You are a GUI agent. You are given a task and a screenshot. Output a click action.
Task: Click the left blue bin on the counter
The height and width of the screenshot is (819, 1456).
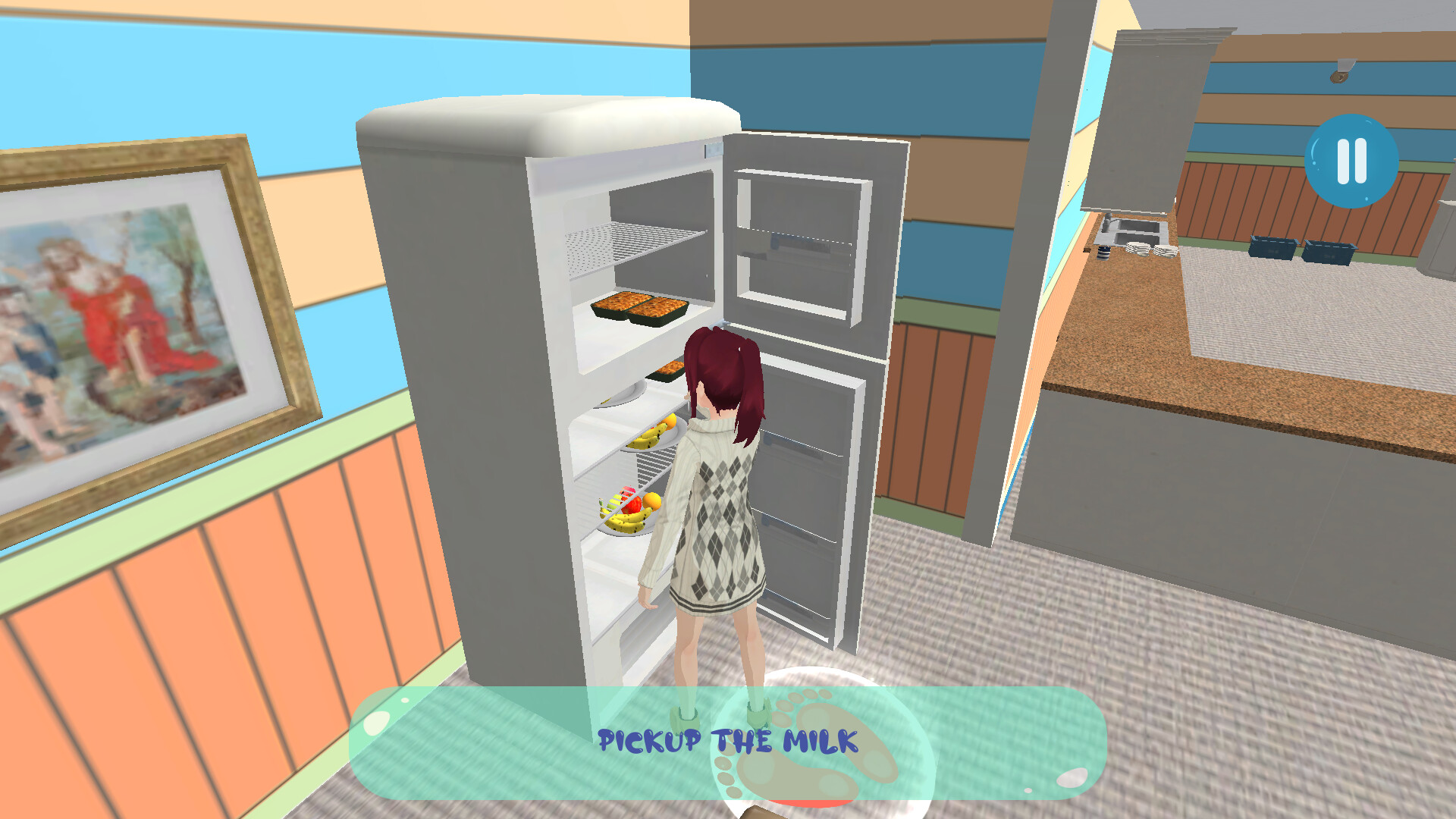point(1272,246)
